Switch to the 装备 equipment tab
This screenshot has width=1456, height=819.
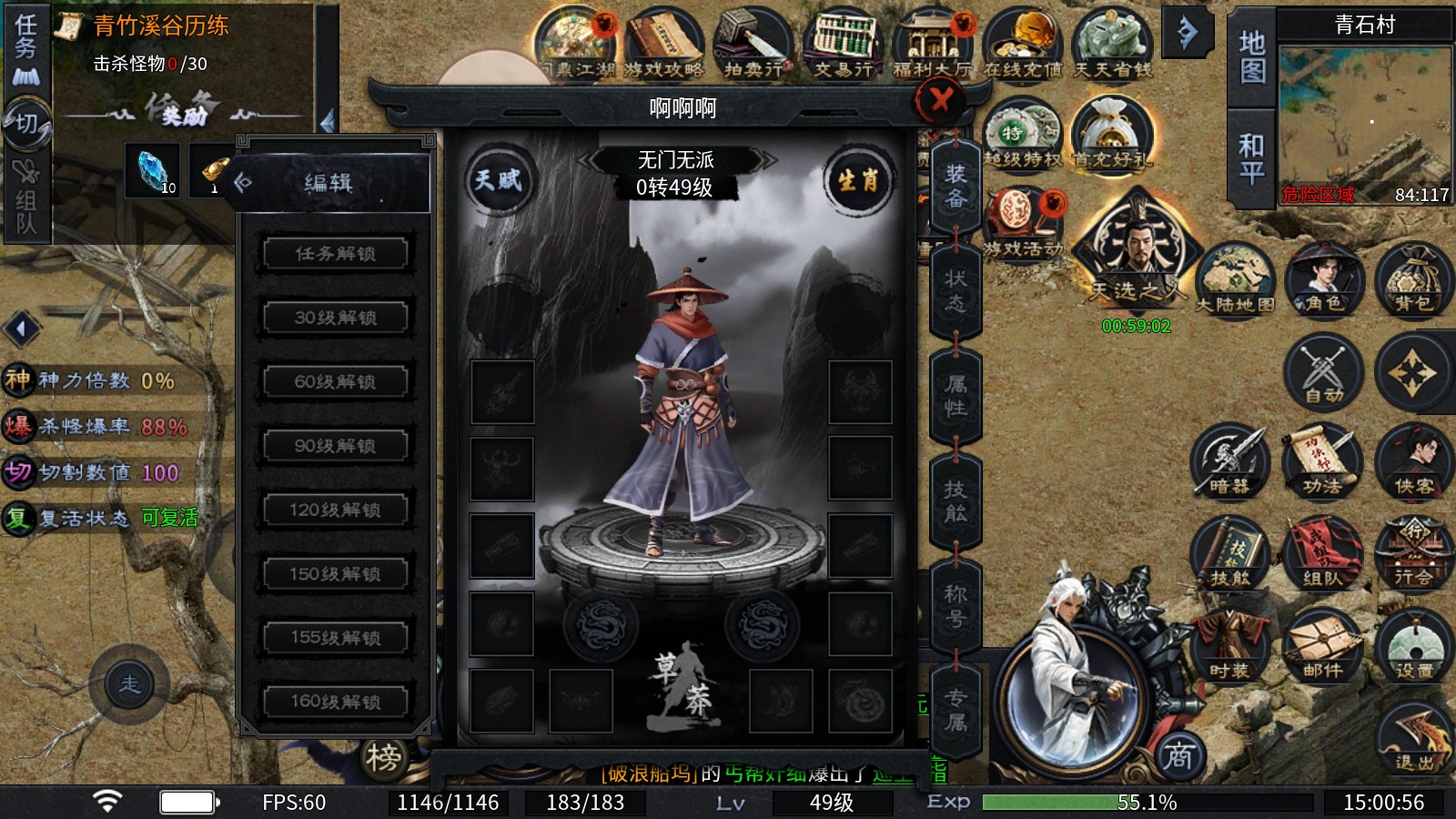(x=955, y=187)
